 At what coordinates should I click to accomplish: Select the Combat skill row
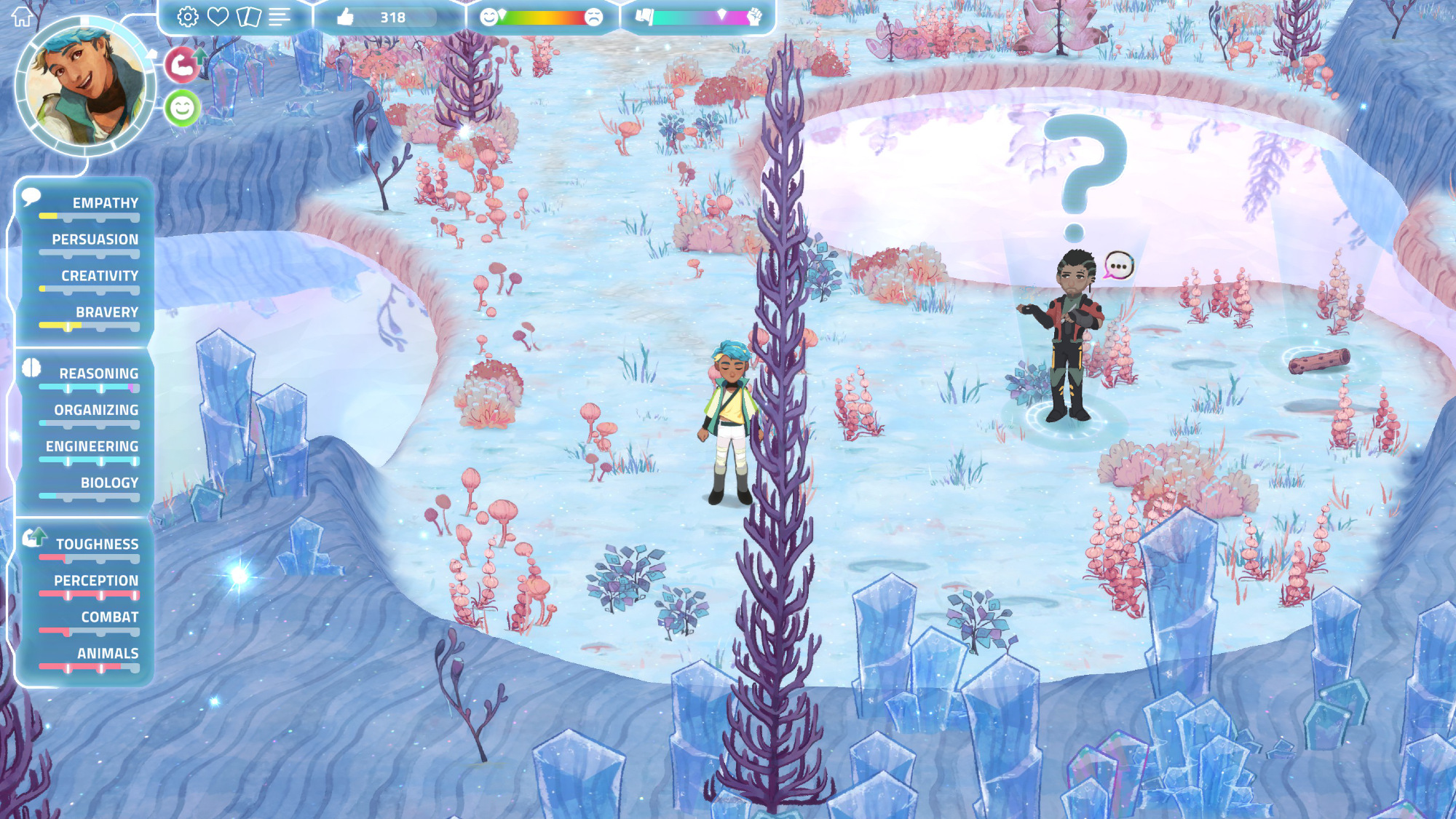click(x=88, y=621)
